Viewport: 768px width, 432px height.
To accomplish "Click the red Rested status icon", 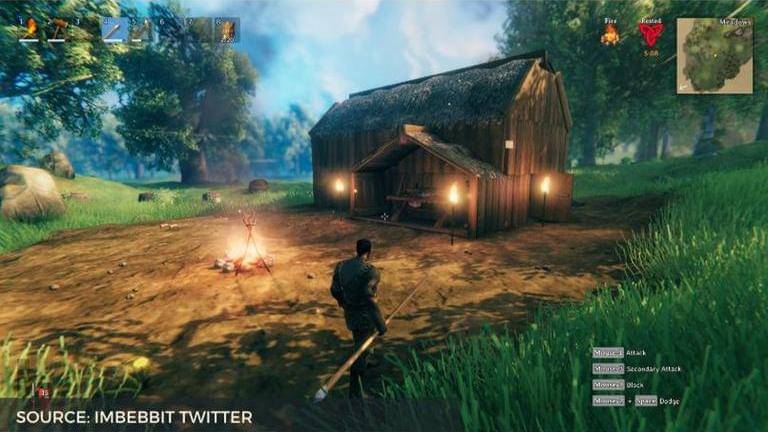I will click(650, 35).
